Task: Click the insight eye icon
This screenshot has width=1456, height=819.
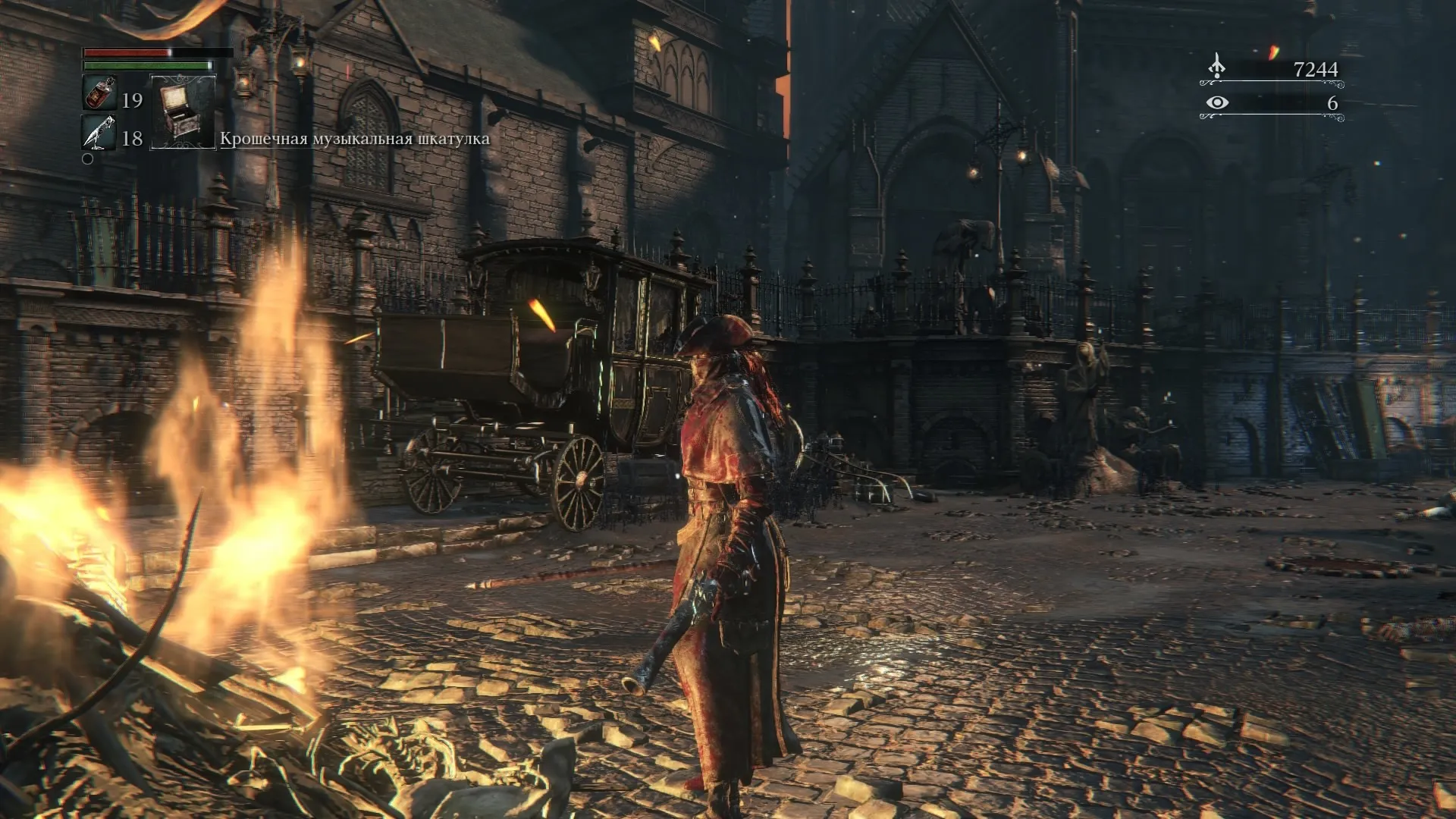Action: point(1216,102)
